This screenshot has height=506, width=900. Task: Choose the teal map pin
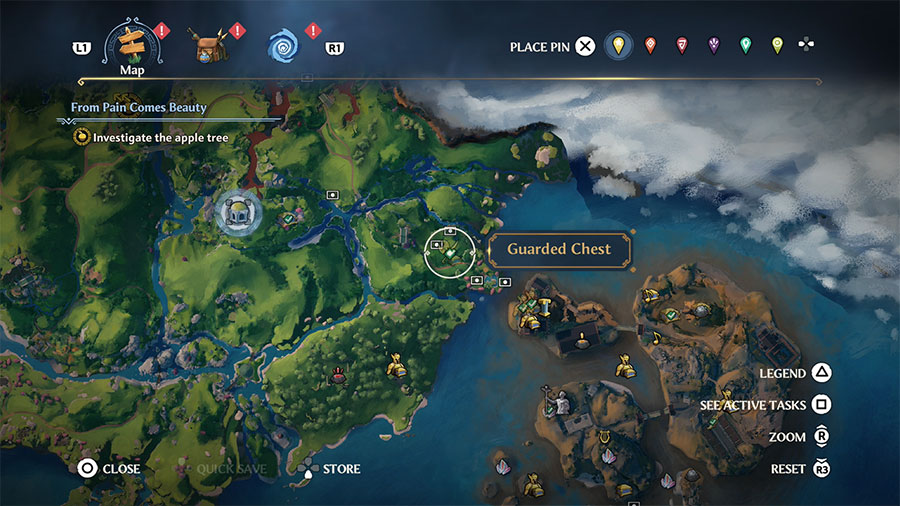[745, 45]
